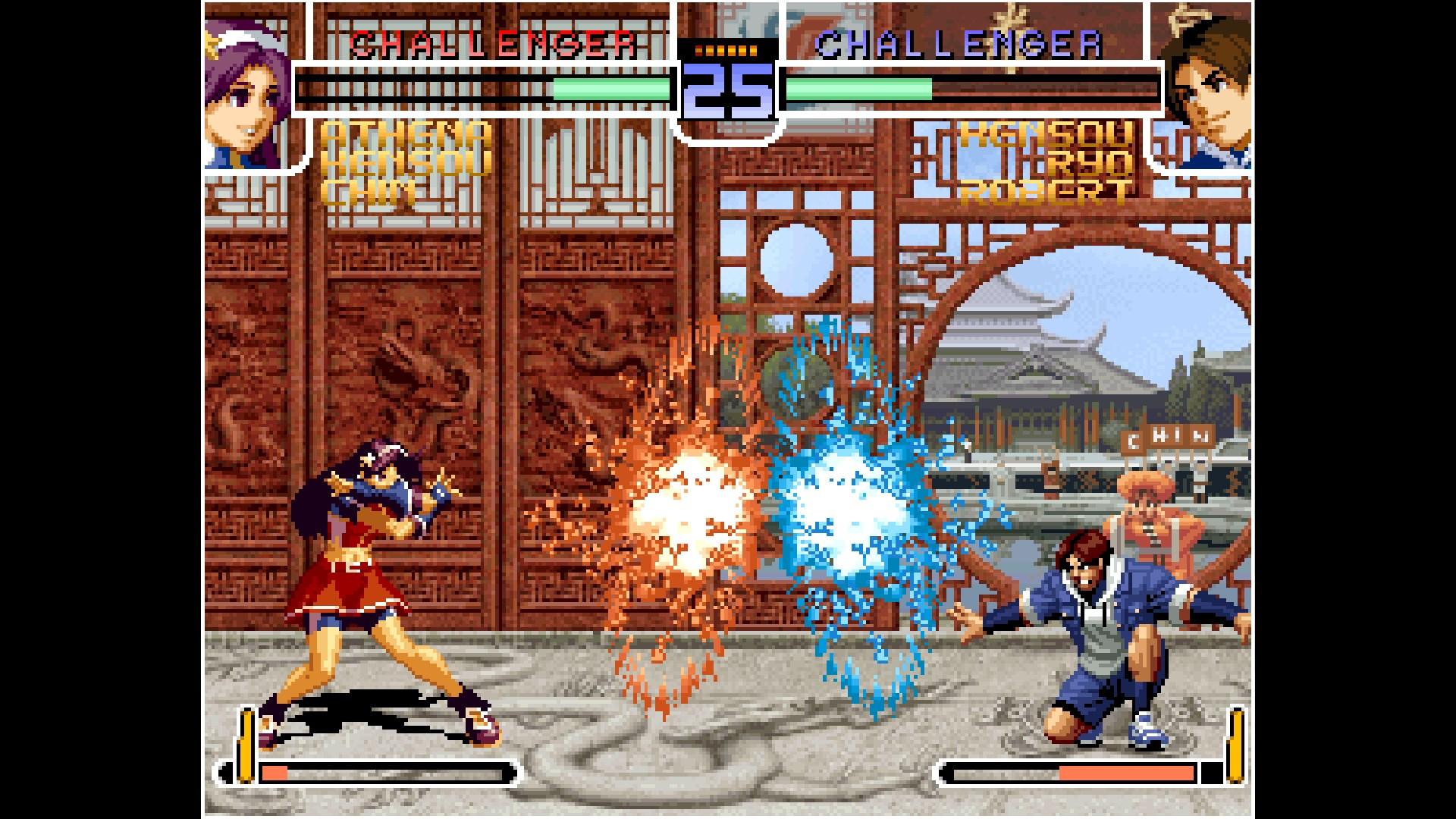Viewport: 1456px width, 819px height.
Task: Open the round timer showing 25
Action: click(726, 91)
